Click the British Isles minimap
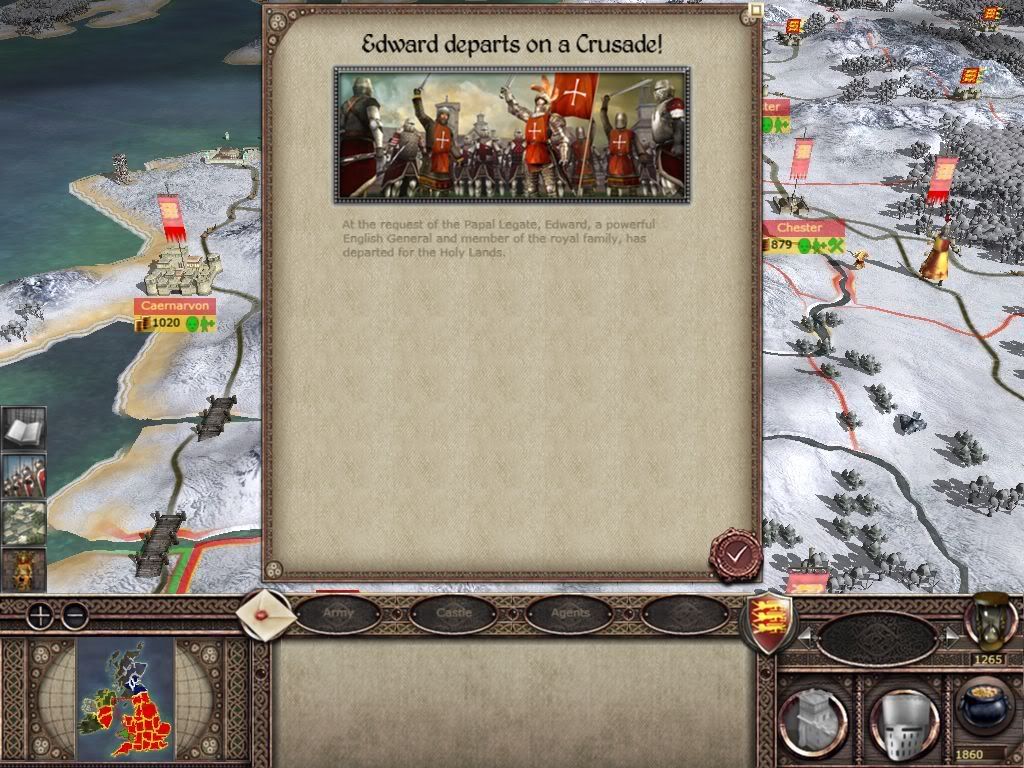The image size is (1024, 768). click(x=125, y=699)
